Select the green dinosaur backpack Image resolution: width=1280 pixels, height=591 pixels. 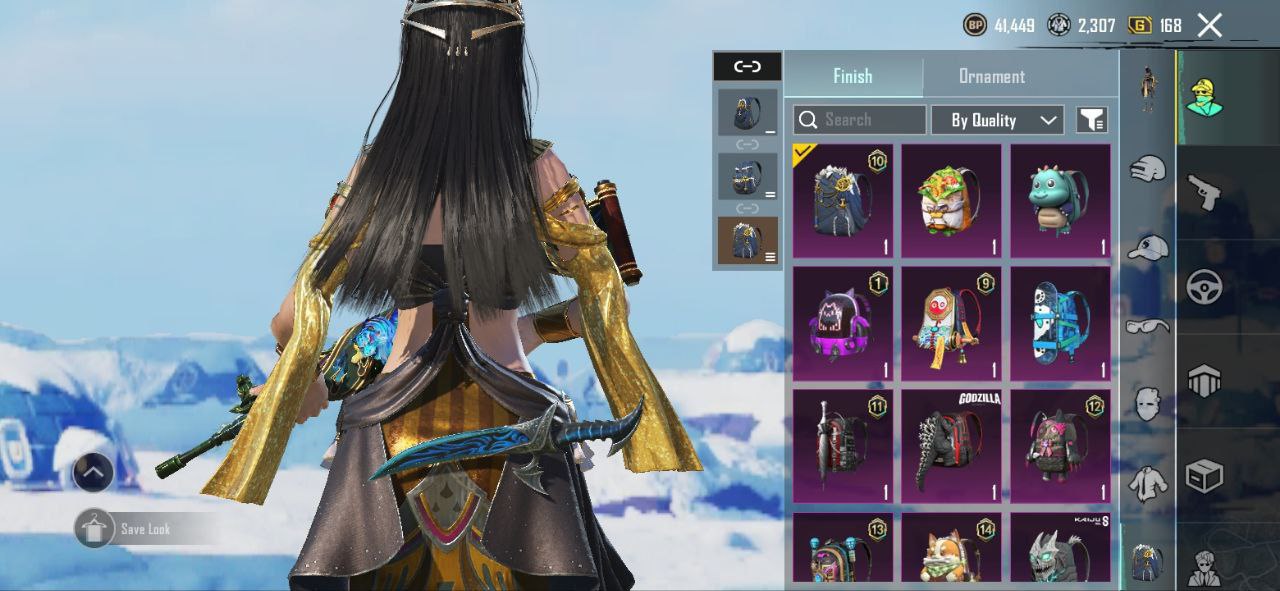coord(1060,200)
